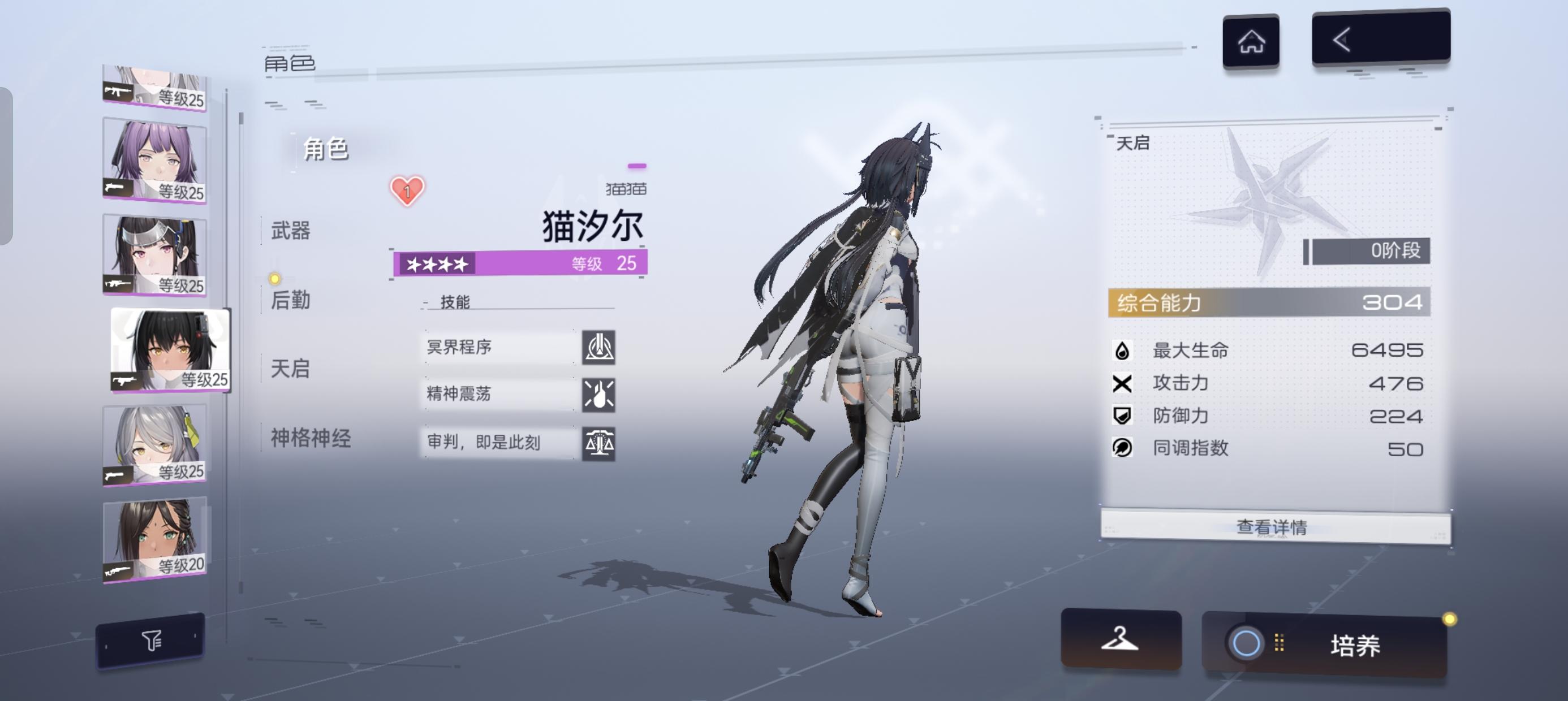Switch to the 武器 tab
The image size is (1568, 701).
290,232
